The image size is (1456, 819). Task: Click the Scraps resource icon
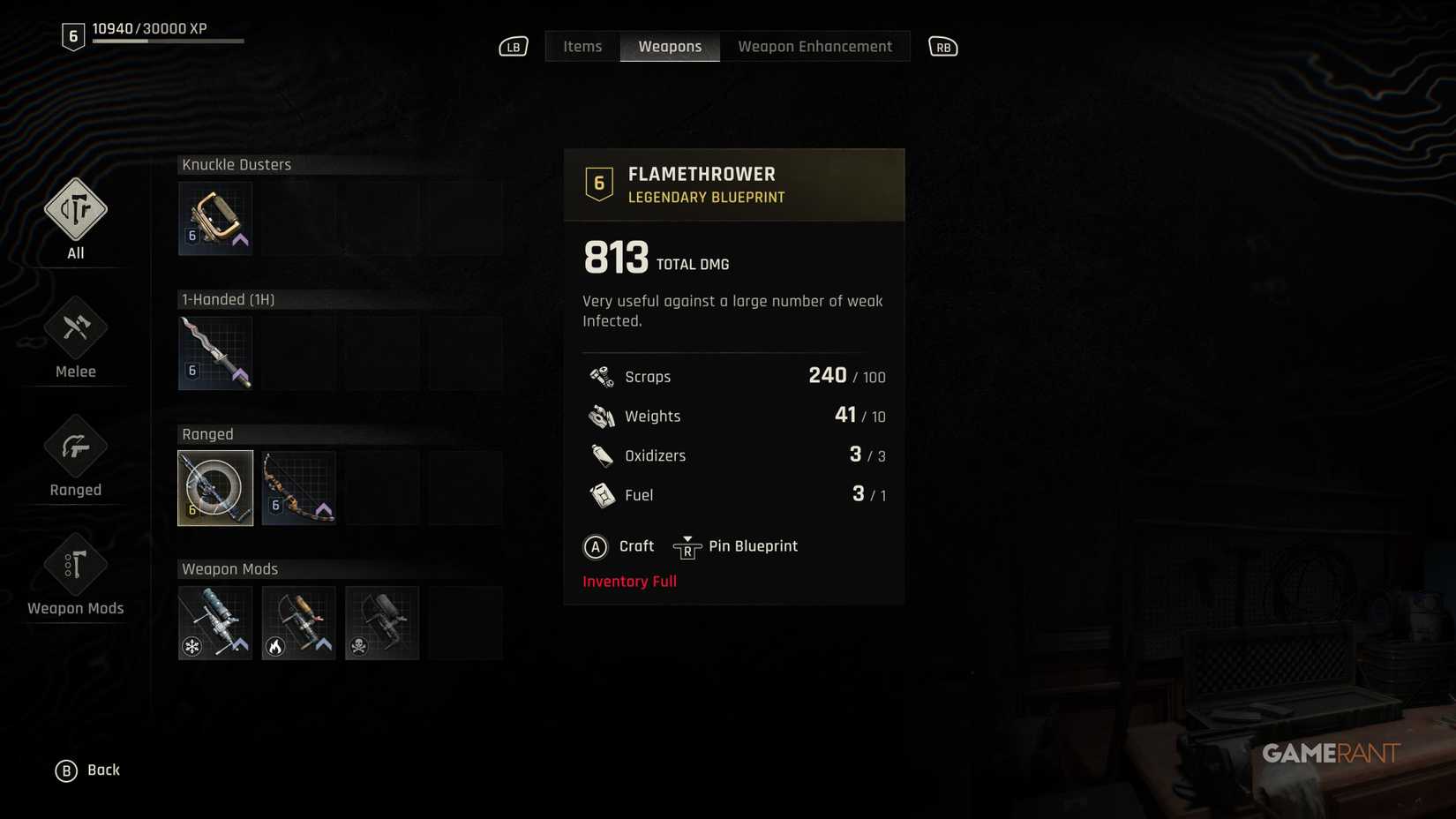602,375
